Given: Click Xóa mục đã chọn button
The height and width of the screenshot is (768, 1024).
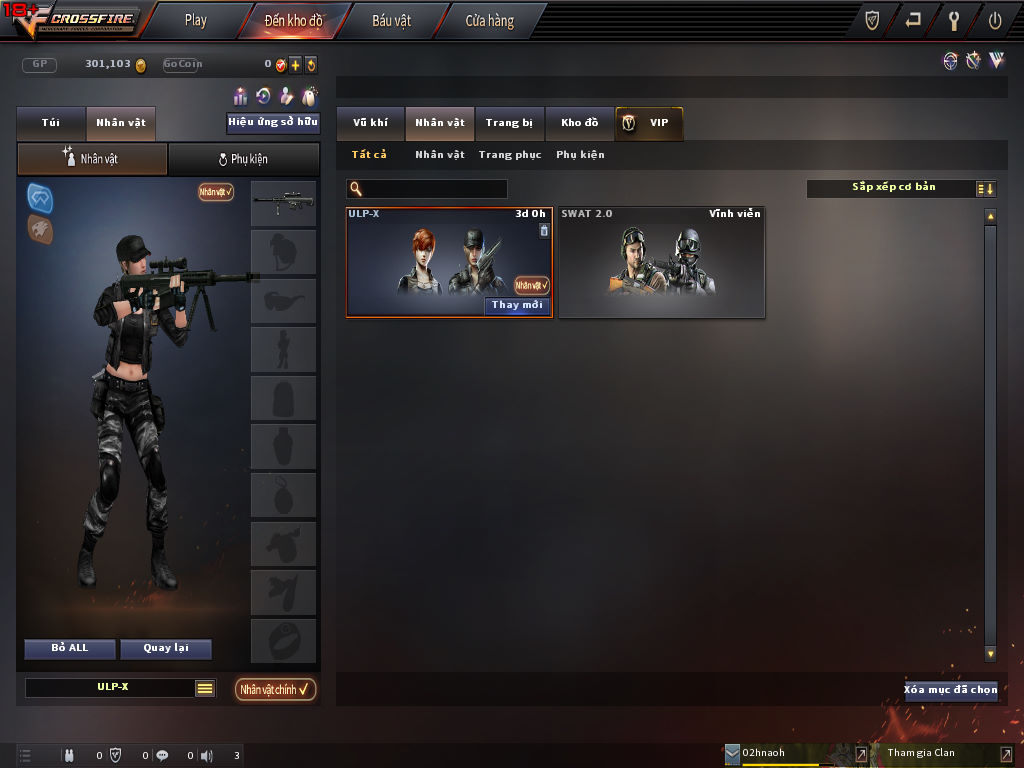Looking at the screenshot, I should [950, 690].
